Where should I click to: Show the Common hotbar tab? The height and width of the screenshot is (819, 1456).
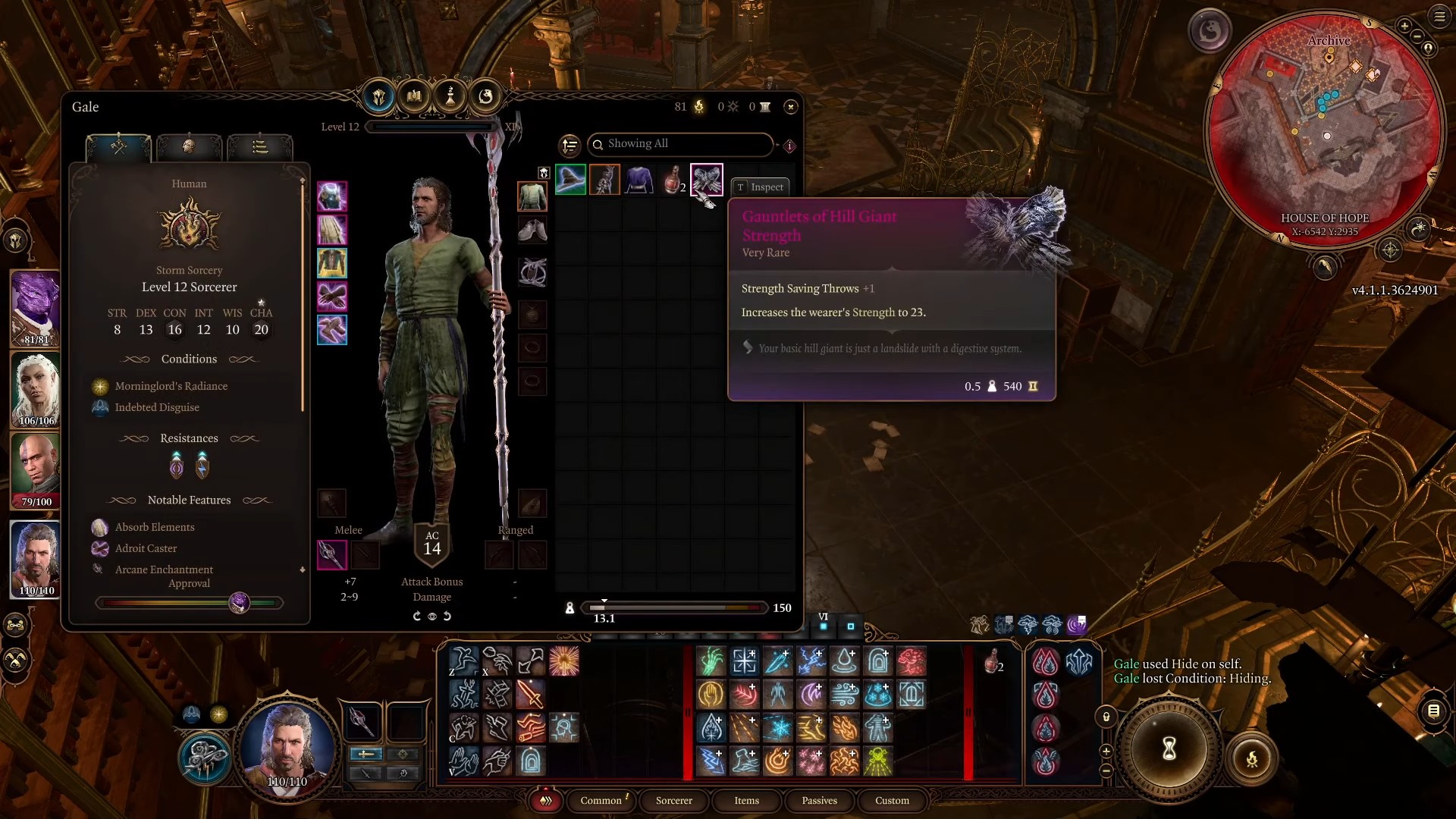[x=601, y=800]
